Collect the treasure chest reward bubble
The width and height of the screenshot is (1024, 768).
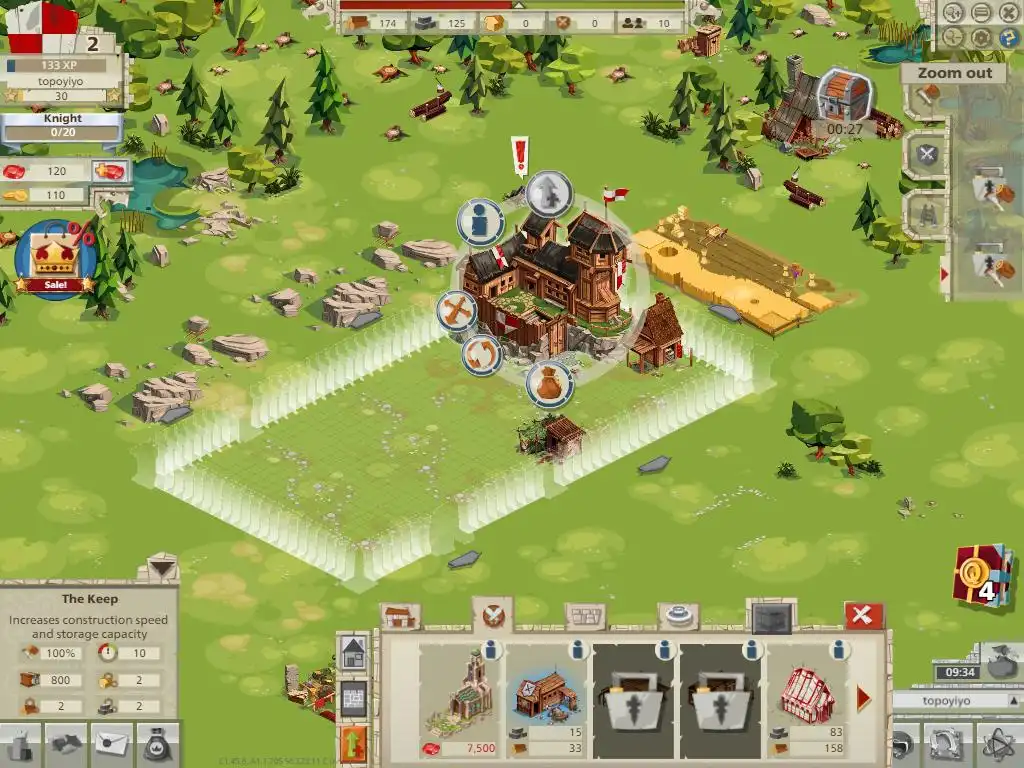pyautogui.click(x=844, y=96)
